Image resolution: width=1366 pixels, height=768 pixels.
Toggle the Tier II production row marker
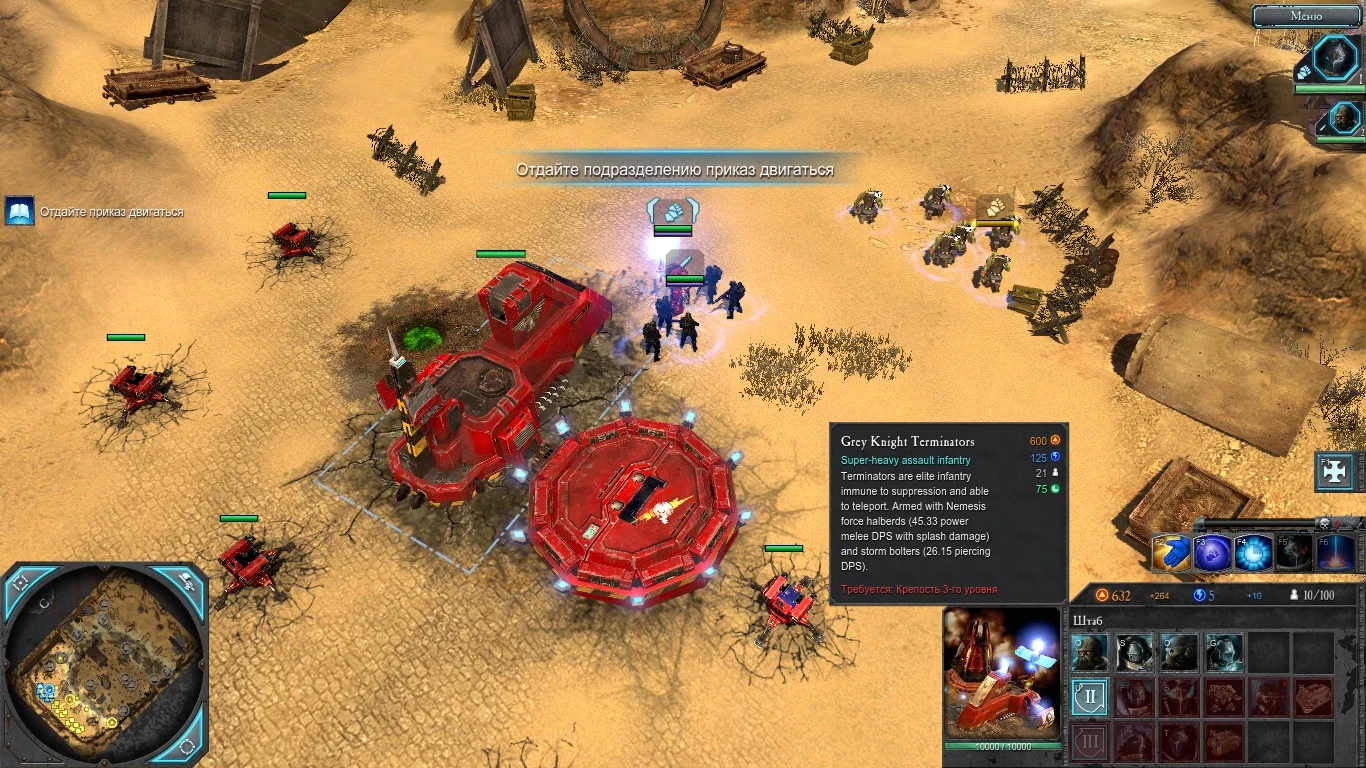(1089, 697)
